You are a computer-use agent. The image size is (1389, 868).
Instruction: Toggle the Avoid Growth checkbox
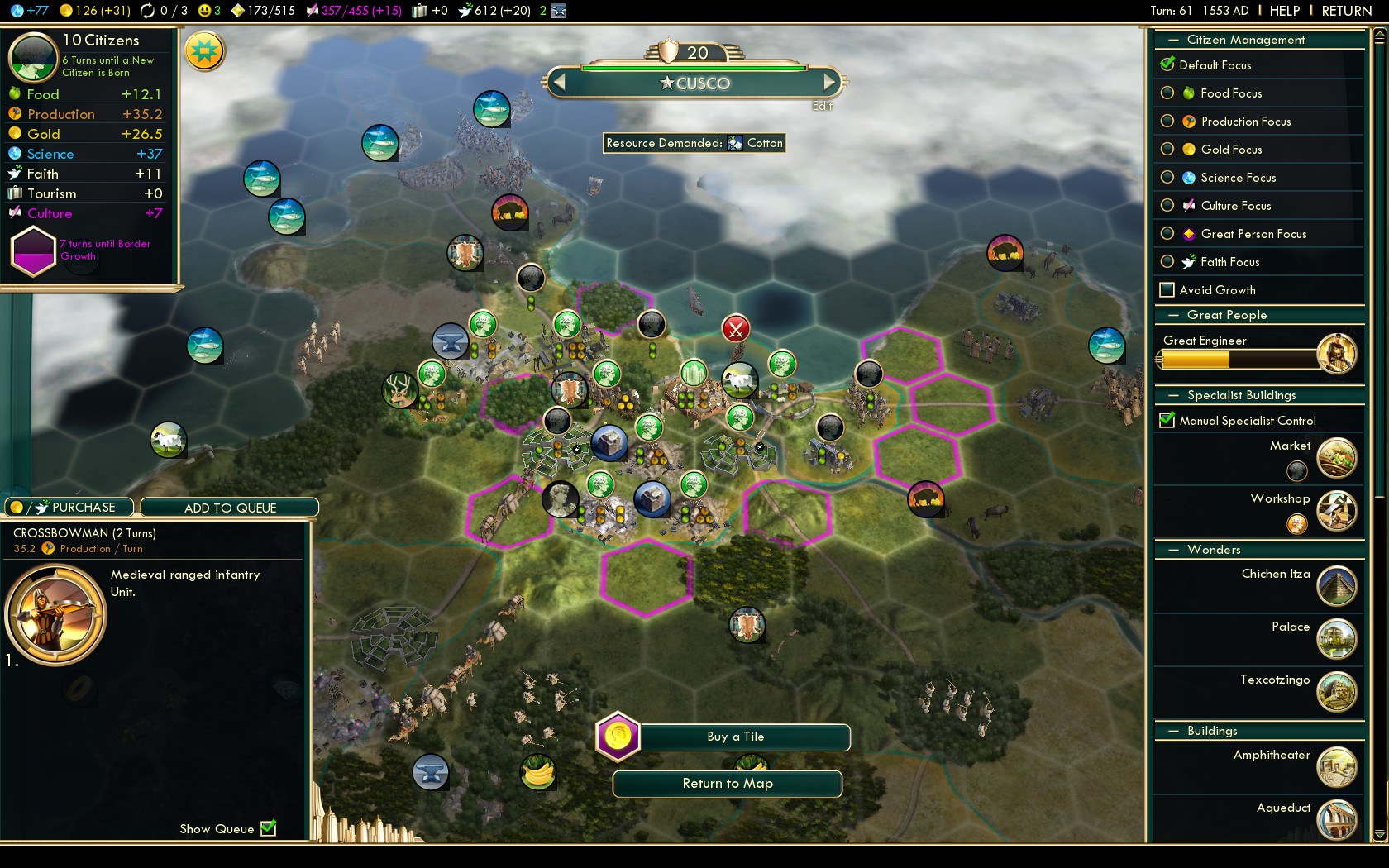[x=1167, y=290]
